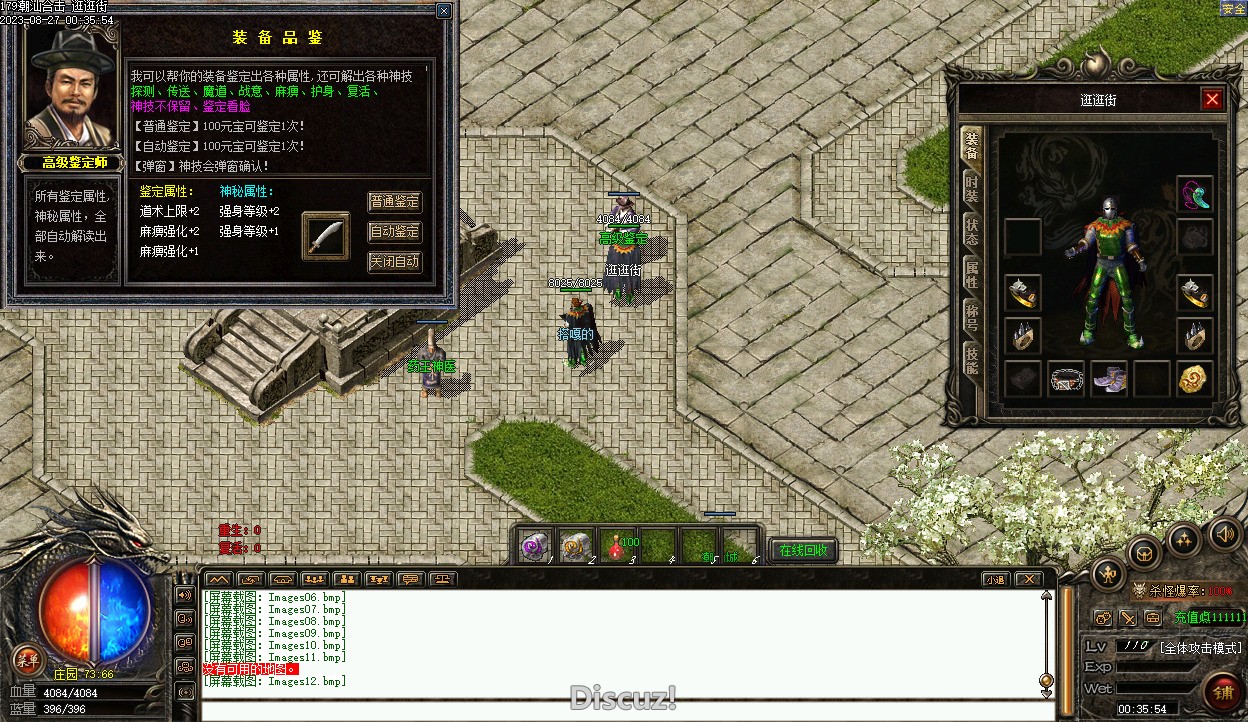
Task: Switch to the 称号 titles tab
Action: 971,317
